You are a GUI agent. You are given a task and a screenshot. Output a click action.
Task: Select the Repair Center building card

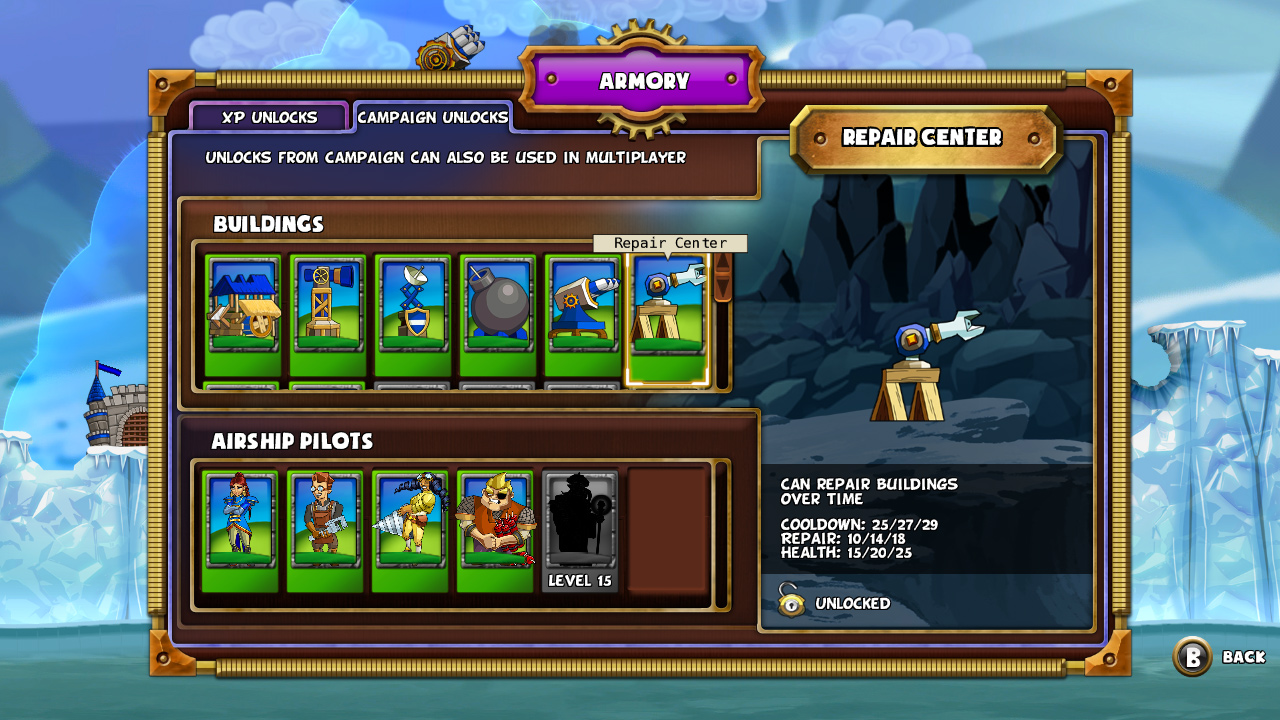point(669,318)
